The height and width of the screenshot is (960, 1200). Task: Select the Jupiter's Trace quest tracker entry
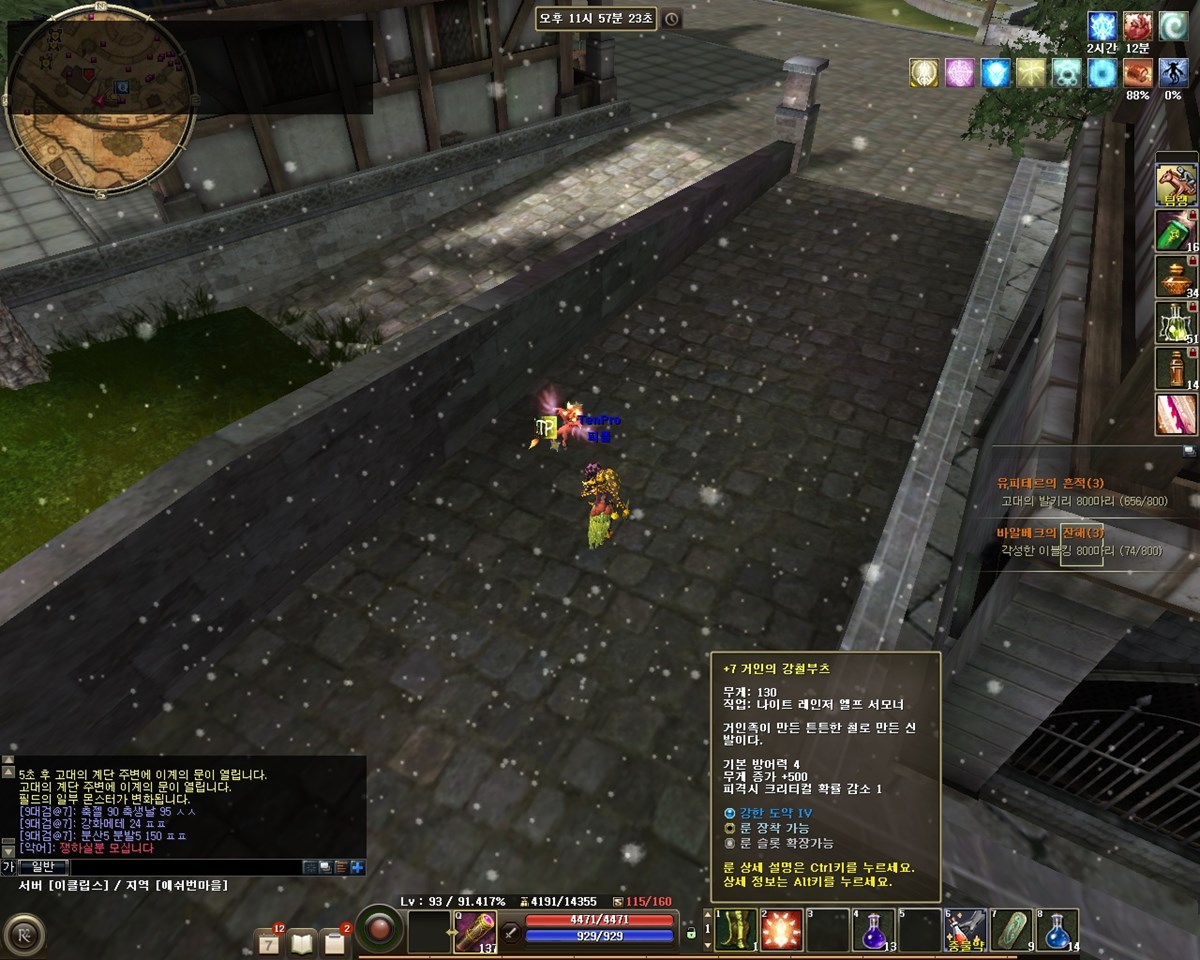click(1050, 483)
